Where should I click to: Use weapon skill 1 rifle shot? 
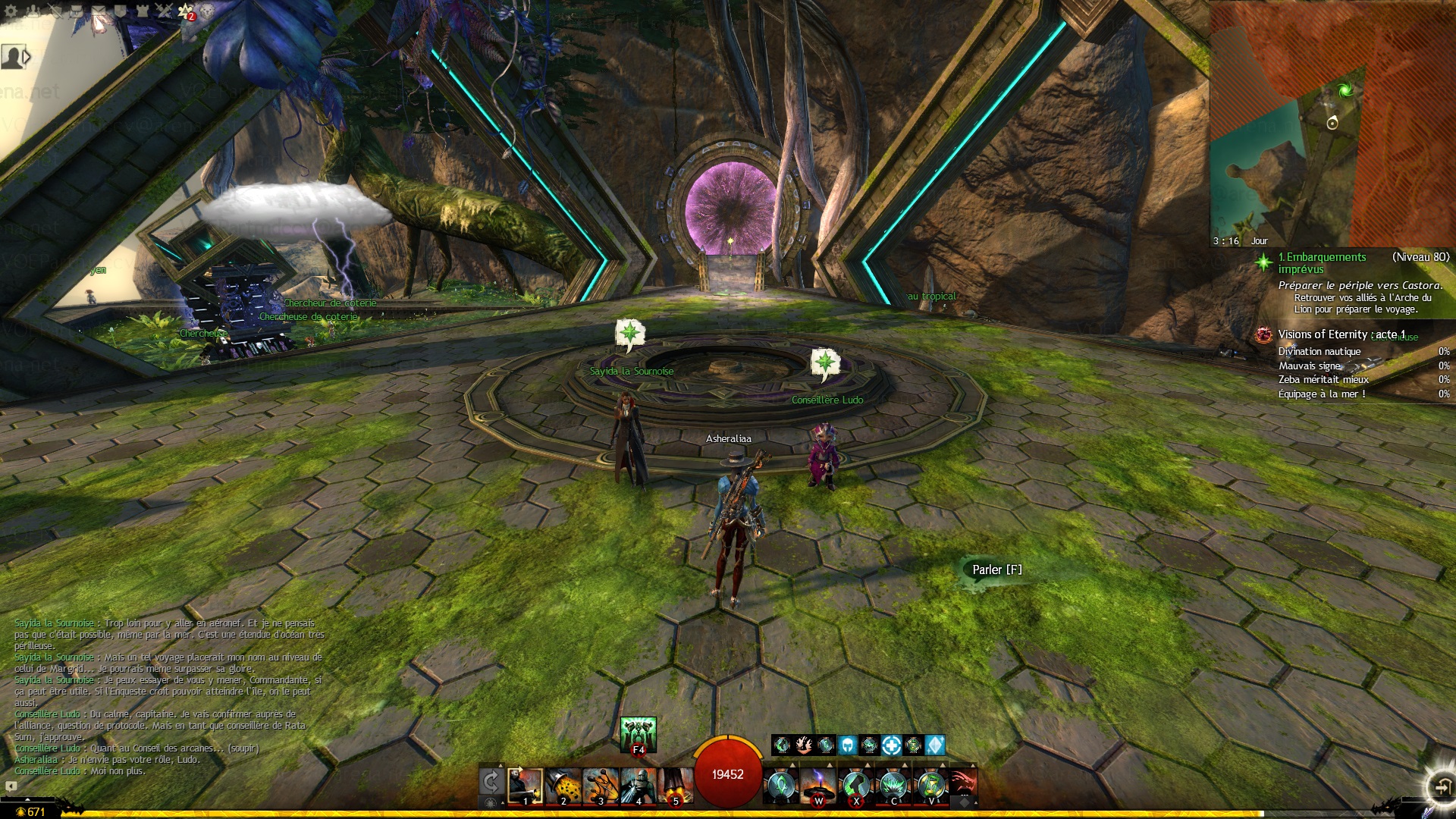pos(525,786)
